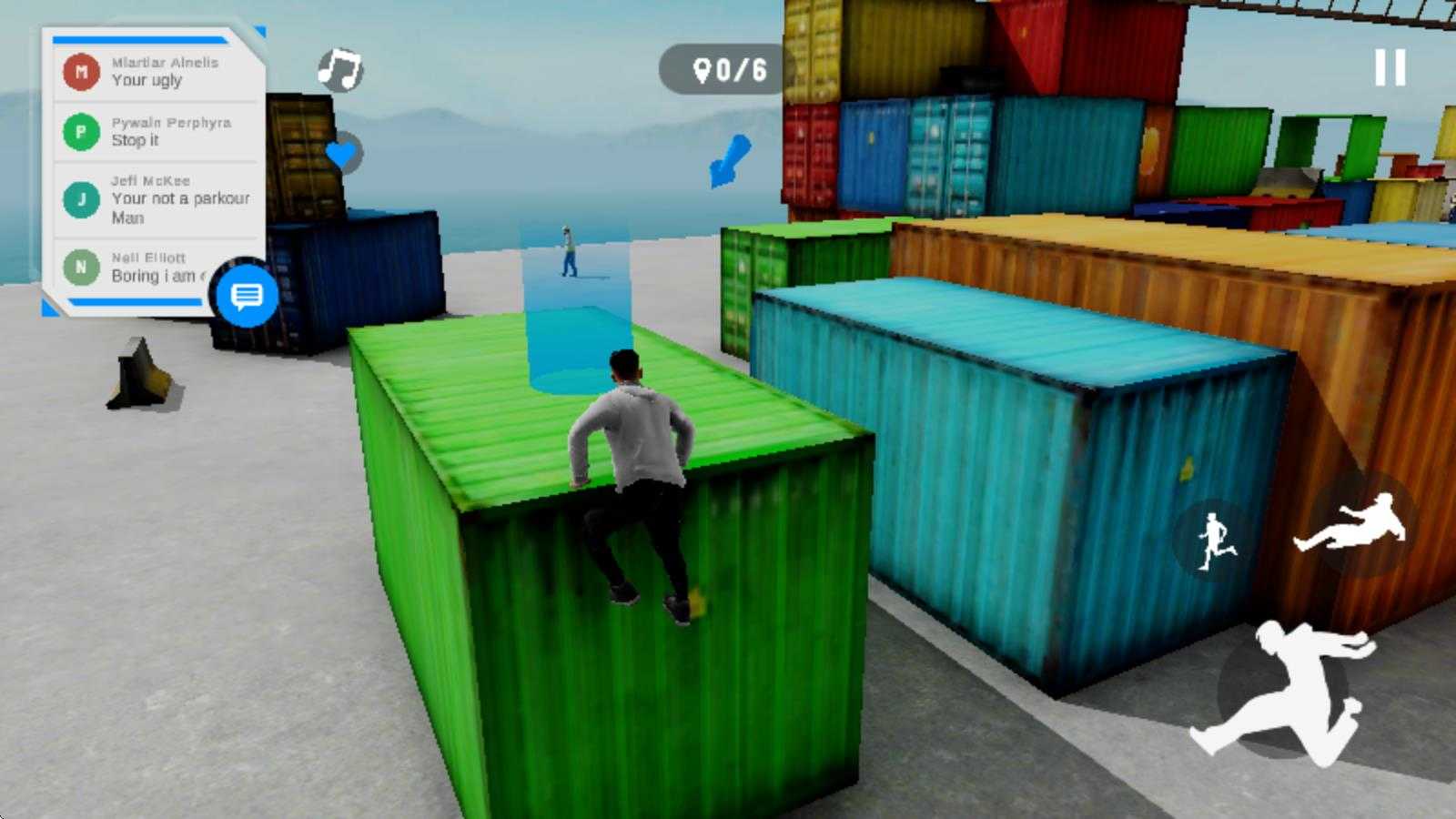
Task: Select Nell Elliott's chat message
Action: tap(136, 268)
